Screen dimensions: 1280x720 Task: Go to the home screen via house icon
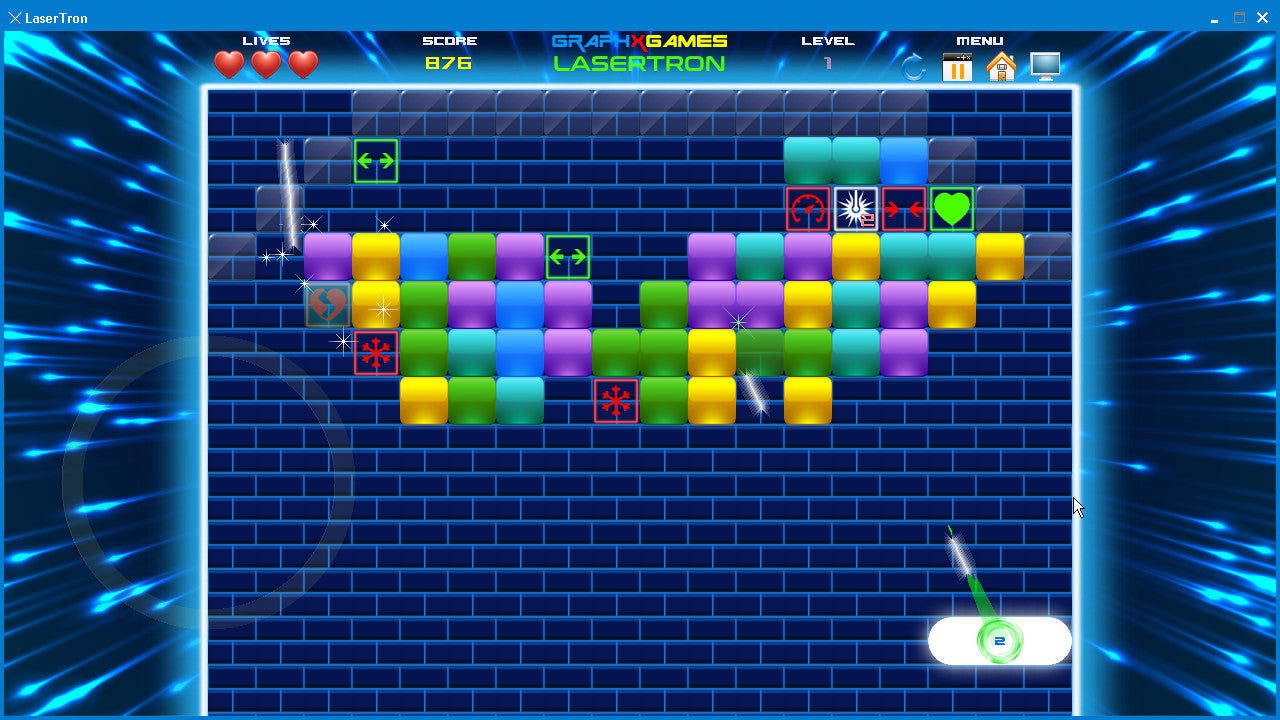click(x=1001, y=67)
